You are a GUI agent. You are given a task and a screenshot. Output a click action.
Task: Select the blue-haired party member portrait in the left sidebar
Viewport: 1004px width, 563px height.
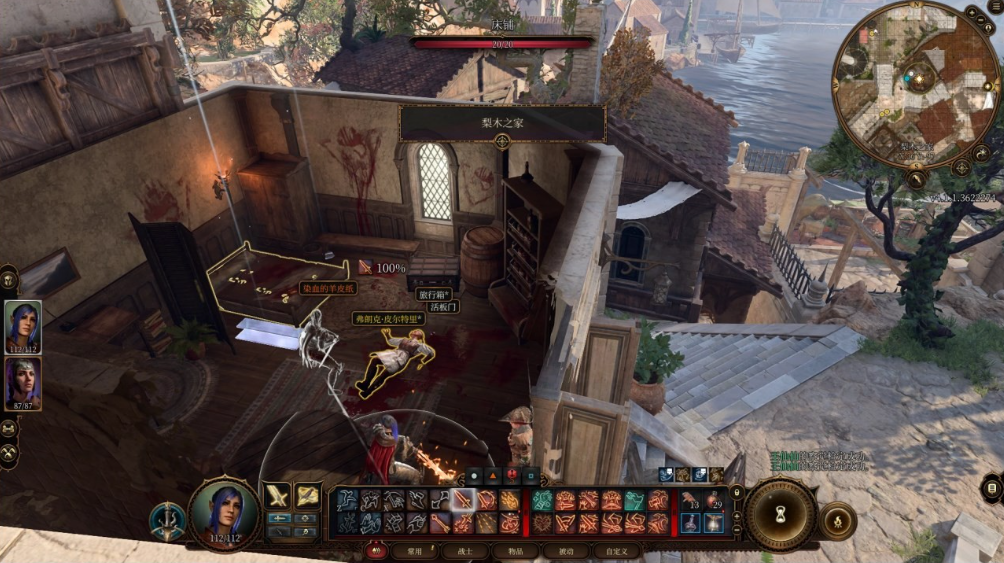pos(23,326)
